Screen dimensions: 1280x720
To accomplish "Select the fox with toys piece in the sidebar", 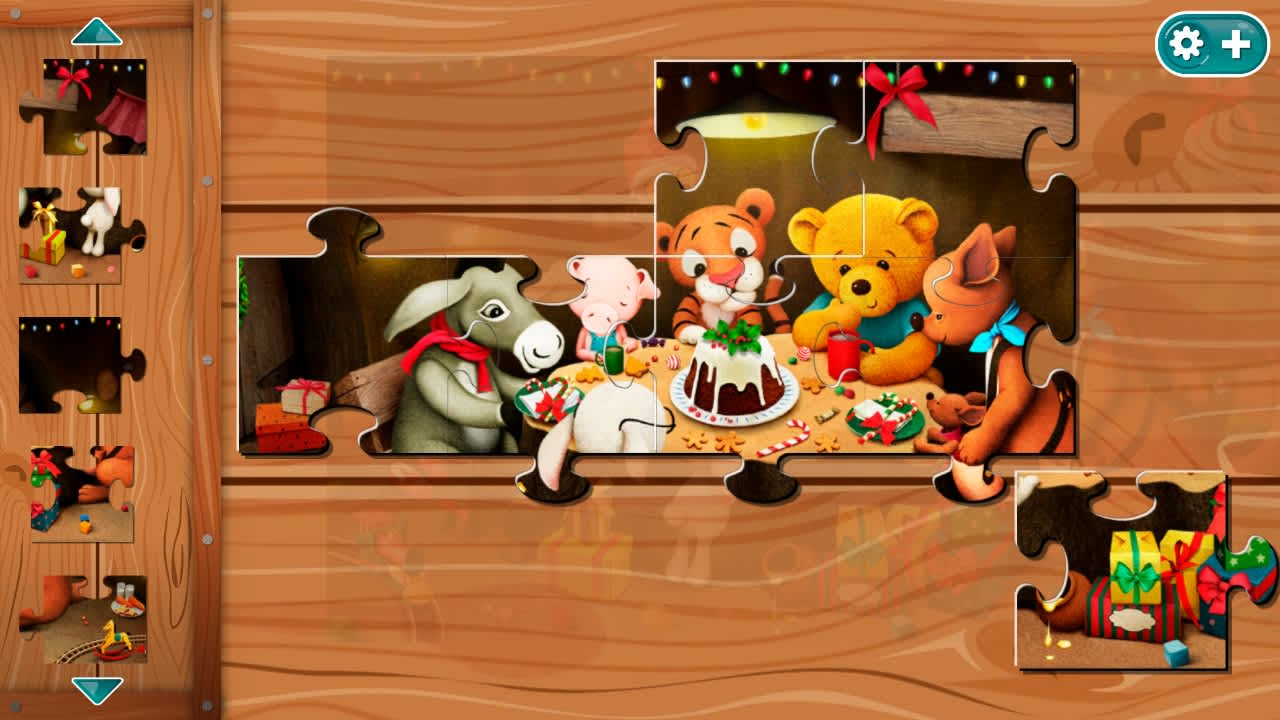I will click(80, 490).
